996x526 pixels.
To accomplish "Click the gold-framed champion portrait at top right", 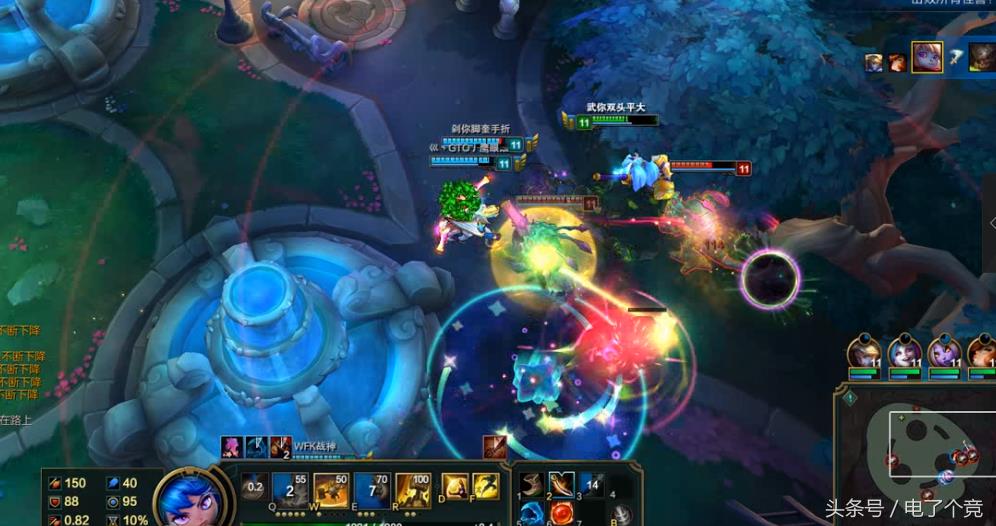I will pyautogui.click(x=926, y=57).
